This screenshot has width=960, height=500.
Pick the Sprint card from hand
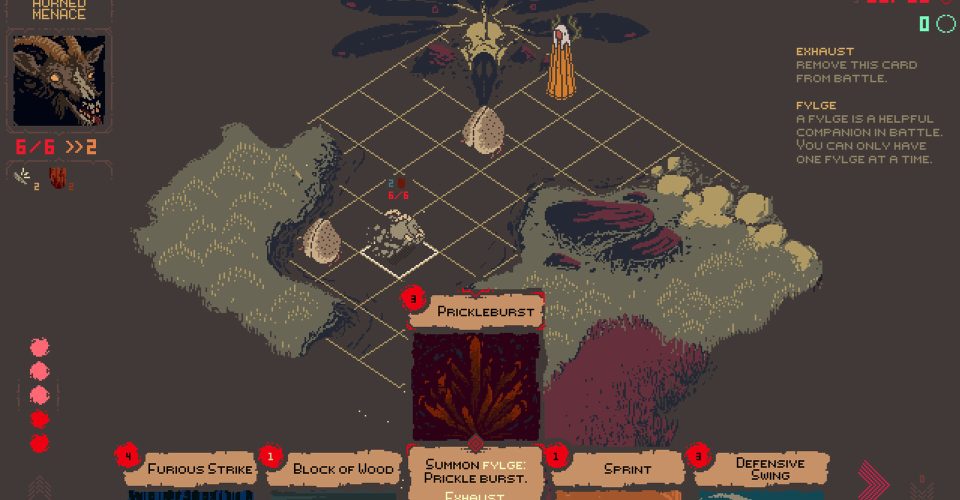[620, 469]
